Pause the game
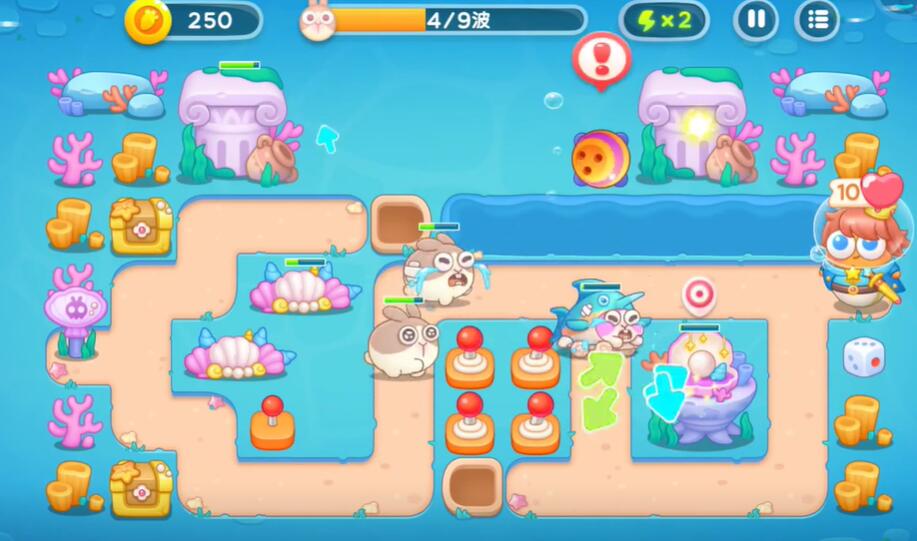Viewport: 917px width, 541px height. pyautogui.click(x=755, y=20)
